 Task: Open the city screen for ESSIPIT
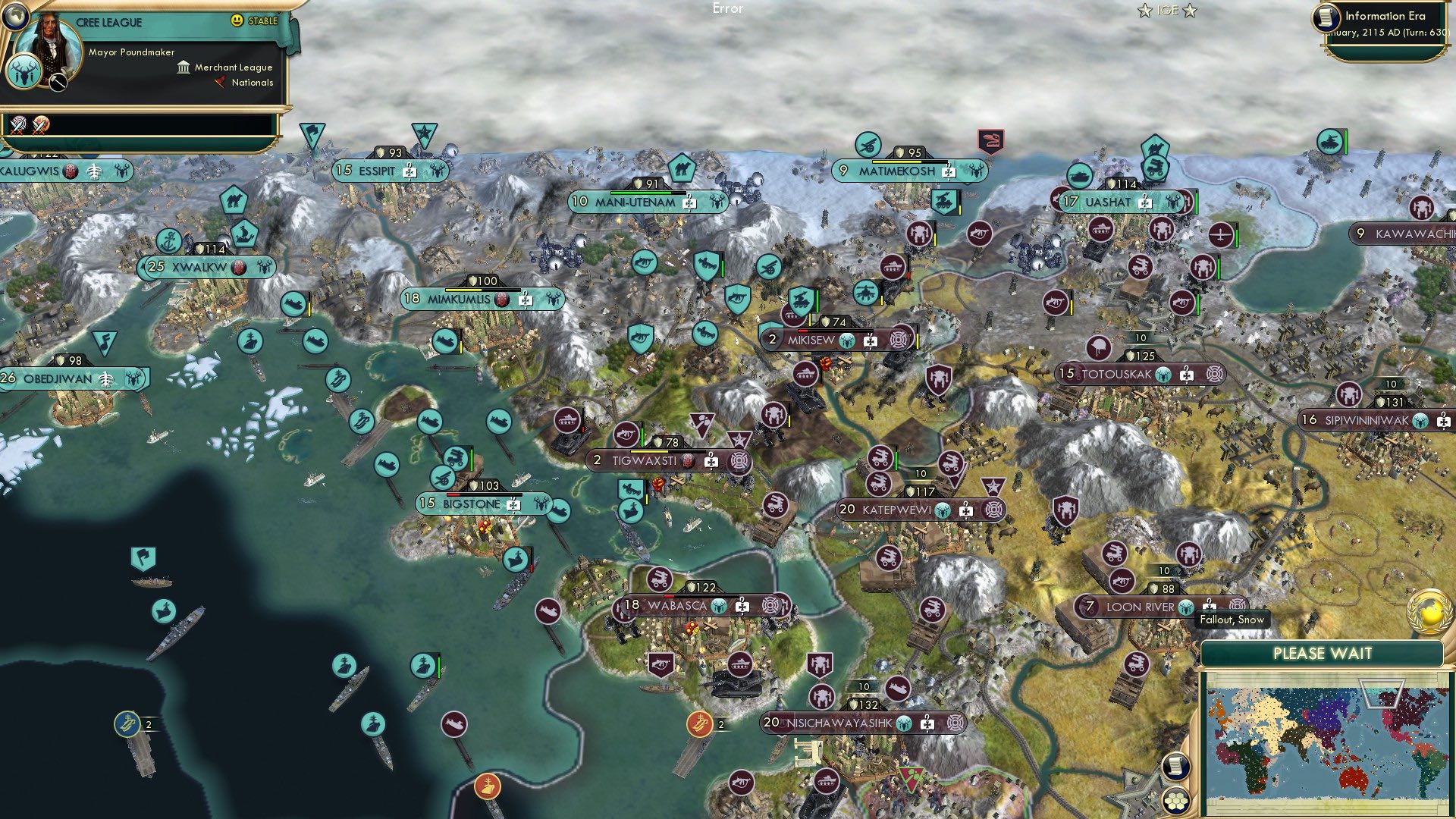[377, 171]
